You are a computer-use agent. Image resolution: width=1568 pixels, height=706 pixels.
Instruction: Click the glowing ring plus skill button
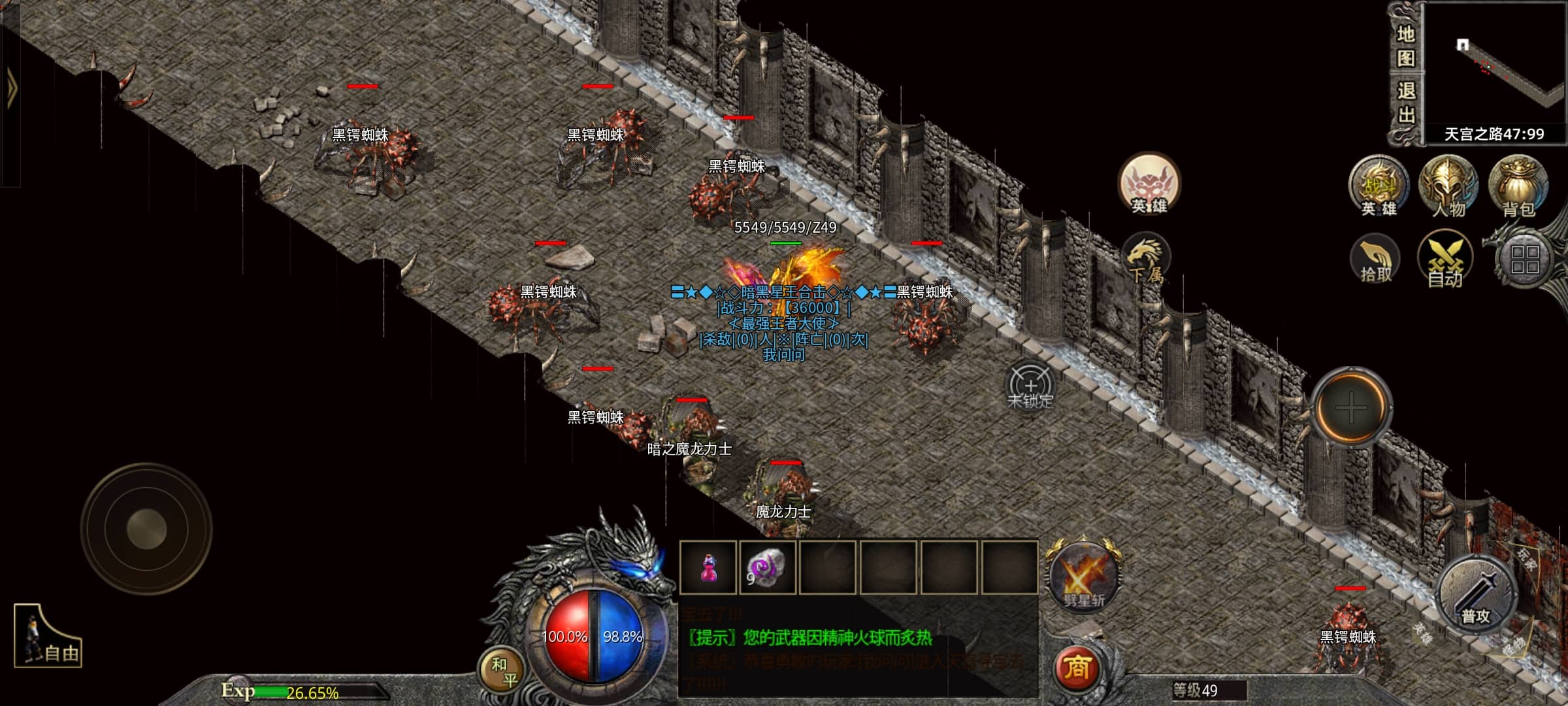[x=1350, y=408]
